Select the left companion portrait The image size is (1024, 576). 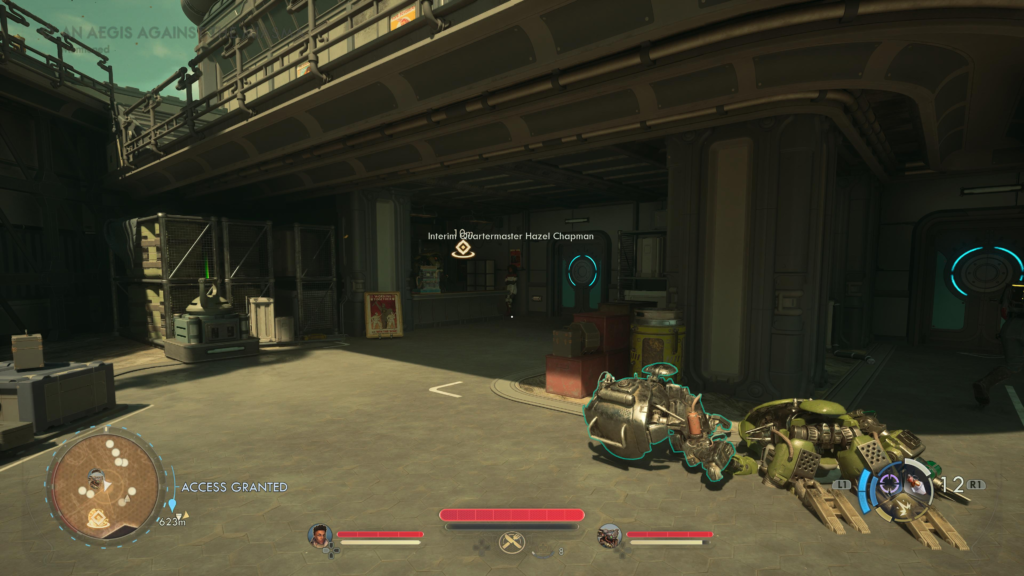coord(320,535)
